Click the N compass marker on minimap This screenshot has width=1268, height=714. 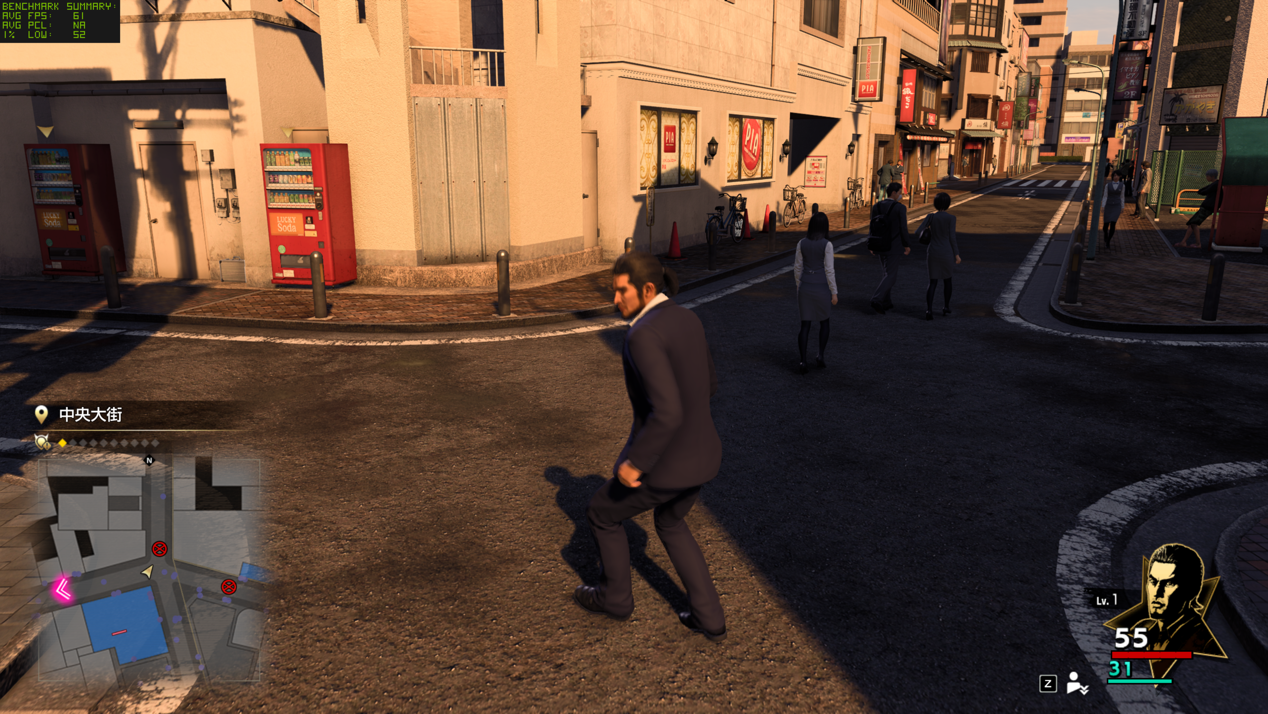(x=149, y=460)
